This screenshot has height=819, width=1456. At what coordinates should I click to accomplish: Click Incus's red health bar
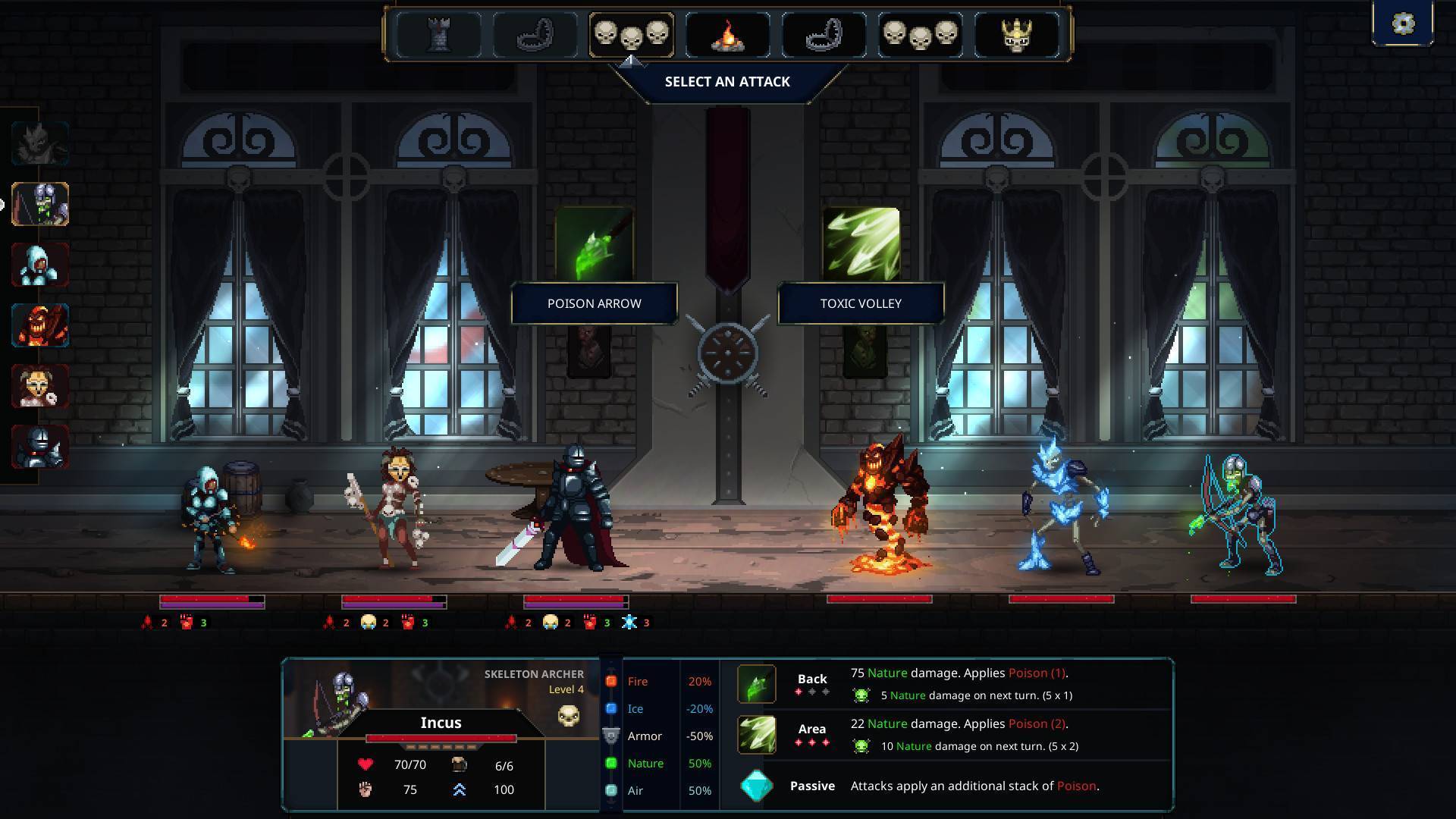[x=441, y=738]
